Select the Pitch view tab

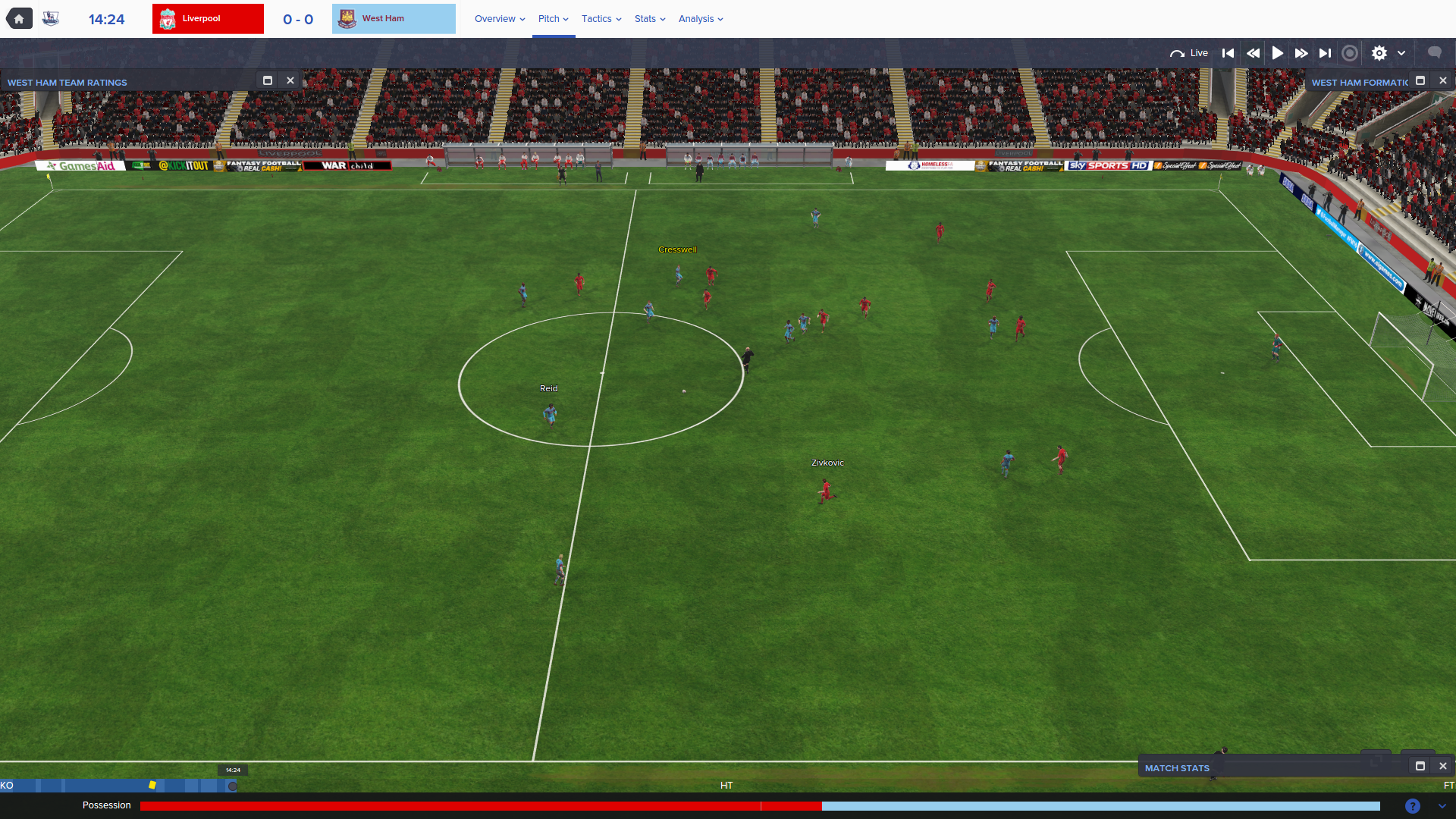(x=553, y=19)
